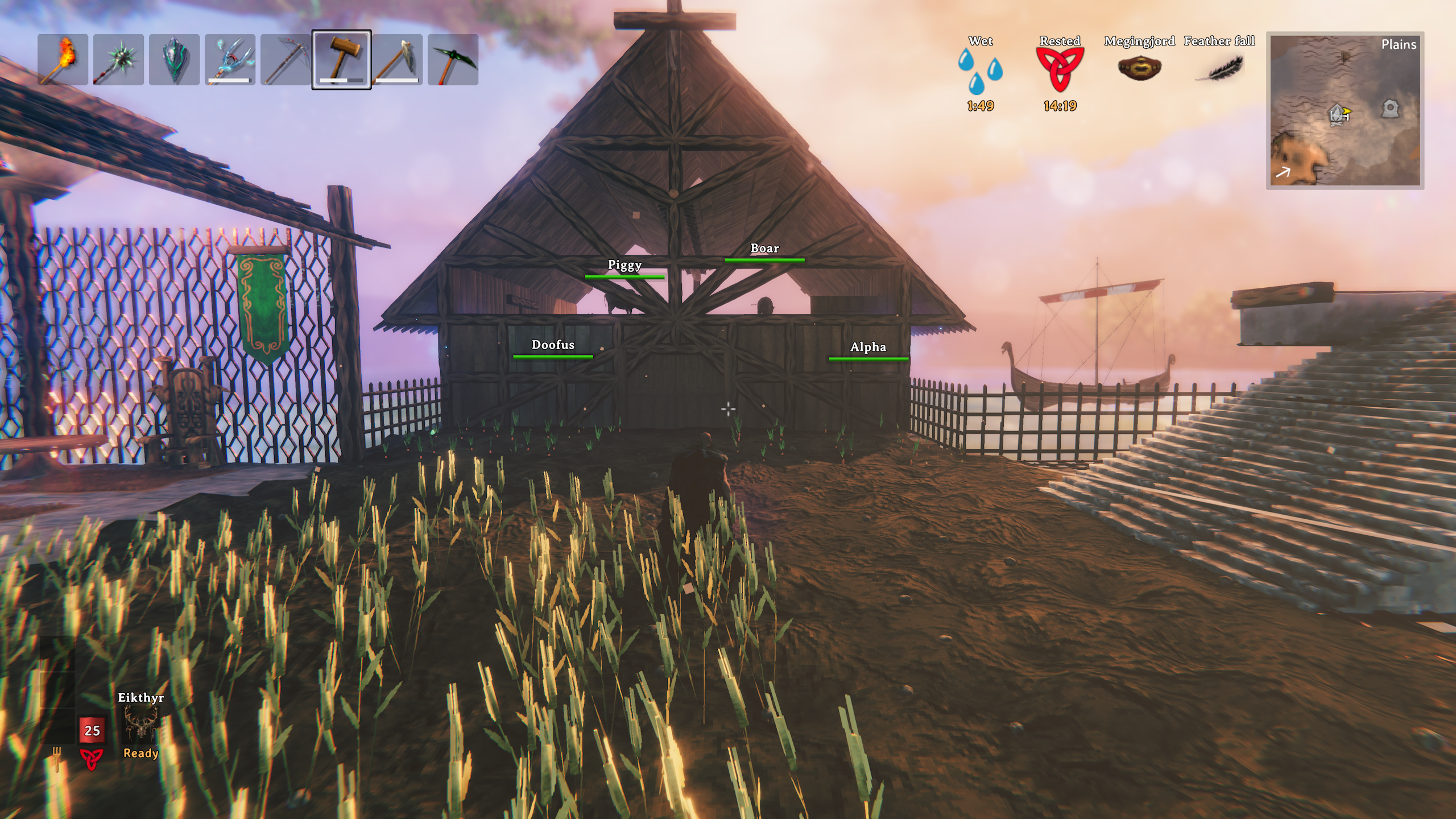Activate the Eikthyr forsaken power icon
Image resolution: width=1456 pixels, height=819 pixels.
(x=140, y=724)
